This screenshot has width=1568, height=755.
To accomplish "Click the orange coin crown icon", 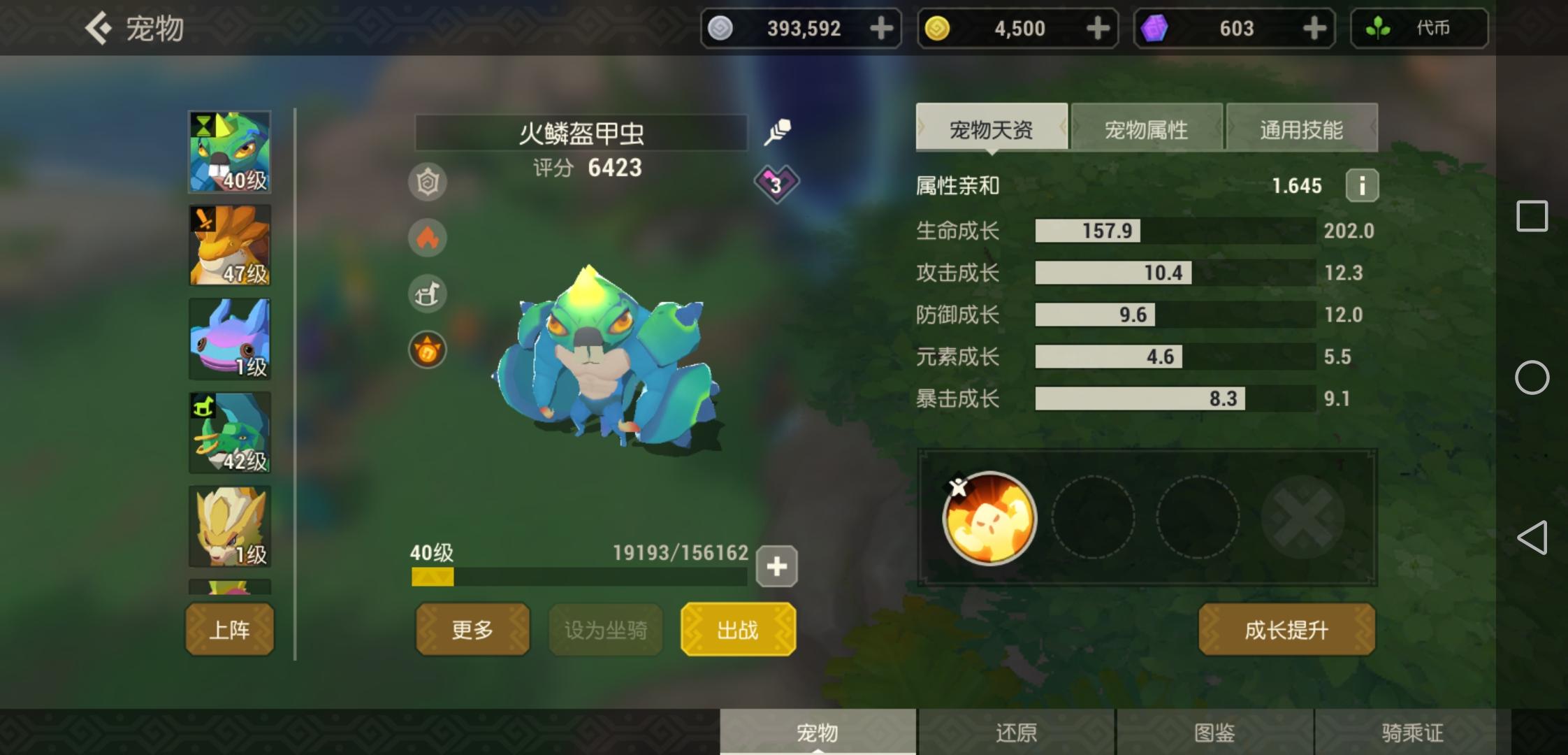I will (x=428, y=350).
